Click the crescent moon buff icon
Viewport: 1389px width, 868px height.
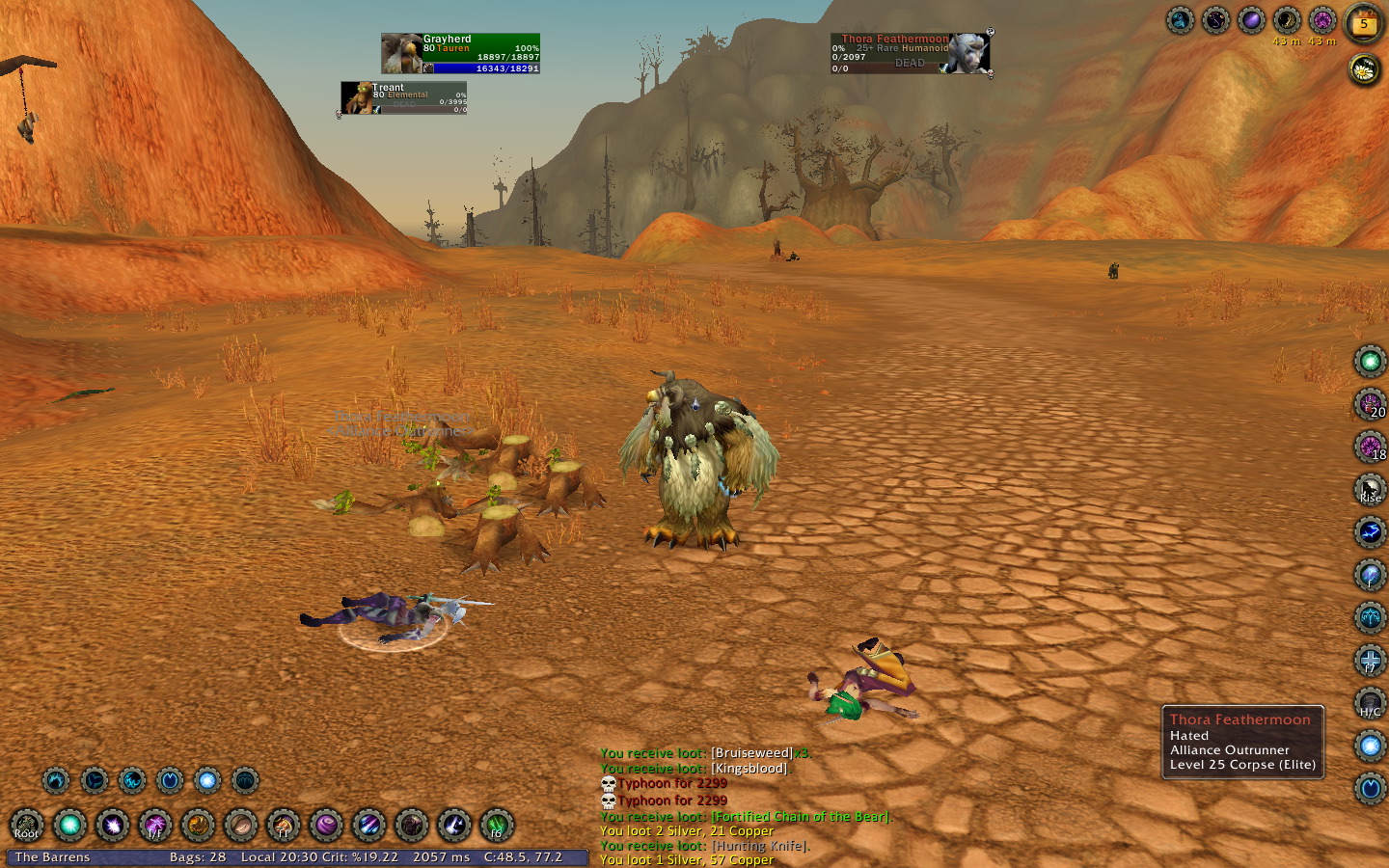coord(1287,20)
